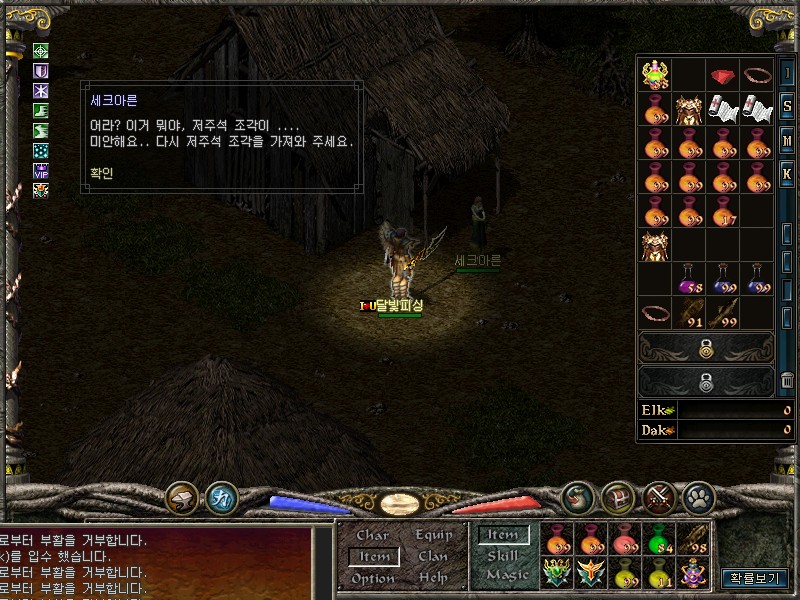Screen dimensions: 800x600
Task: Switch the quickbar to Skill
Action: coord(503,556)
